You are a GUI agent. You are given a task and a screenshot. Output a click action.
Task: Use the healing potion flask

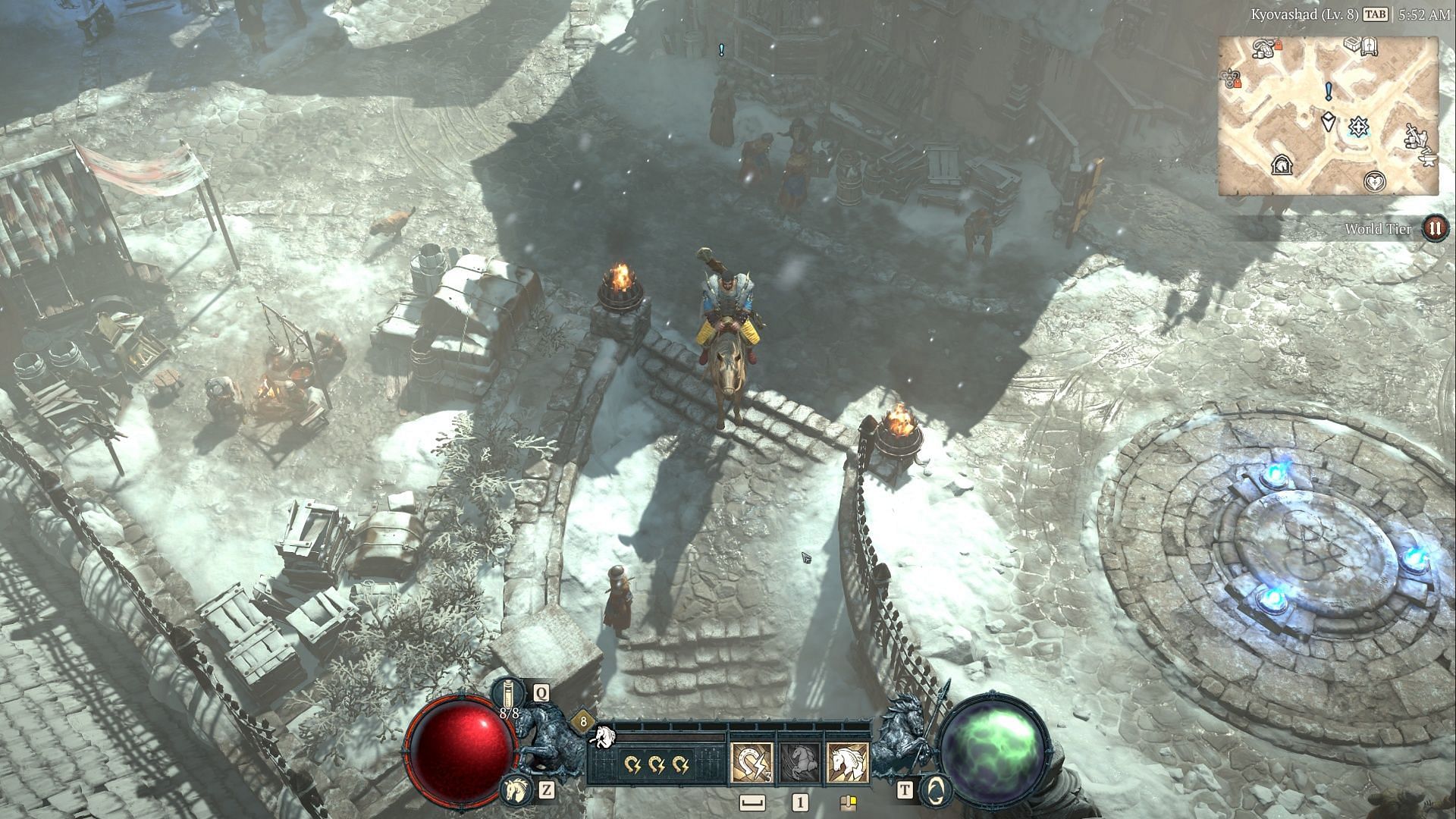(x=507, y=693)
